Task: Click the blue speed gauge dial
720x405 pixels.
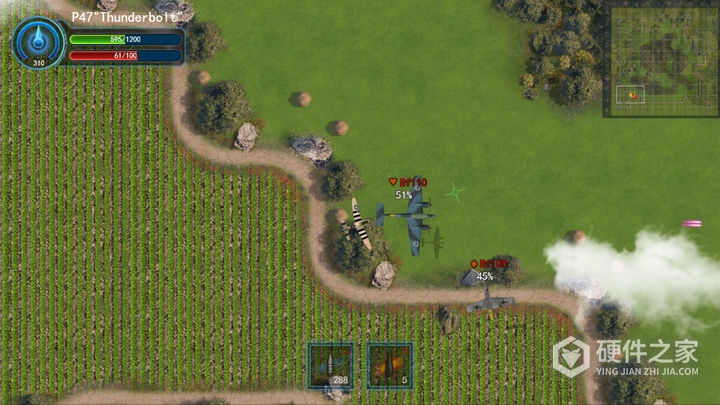Action: click(x=39, y=42)
